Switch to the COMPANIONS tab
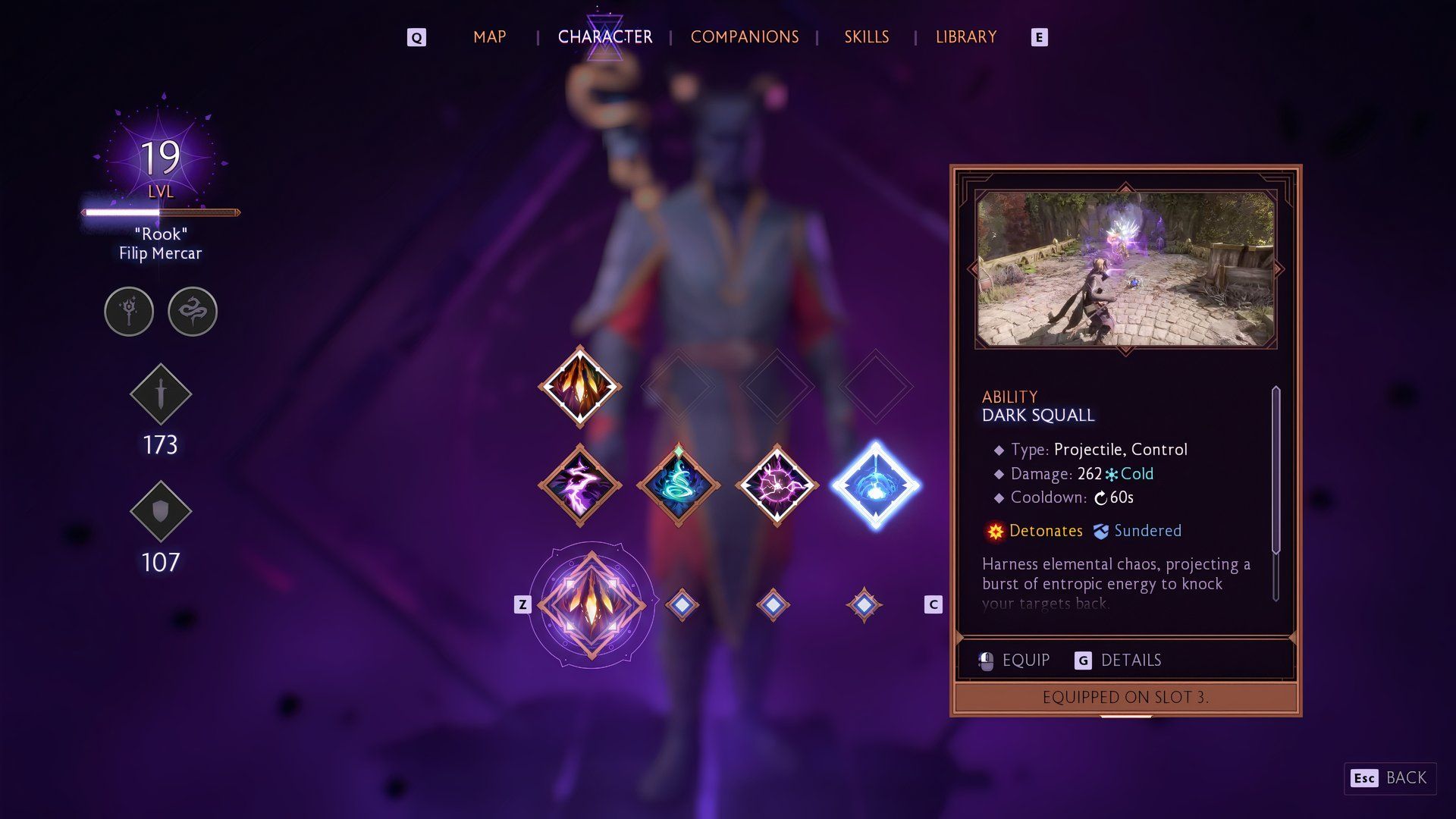This screenshot has height=819, width=1456. click(x=744, y=36)
